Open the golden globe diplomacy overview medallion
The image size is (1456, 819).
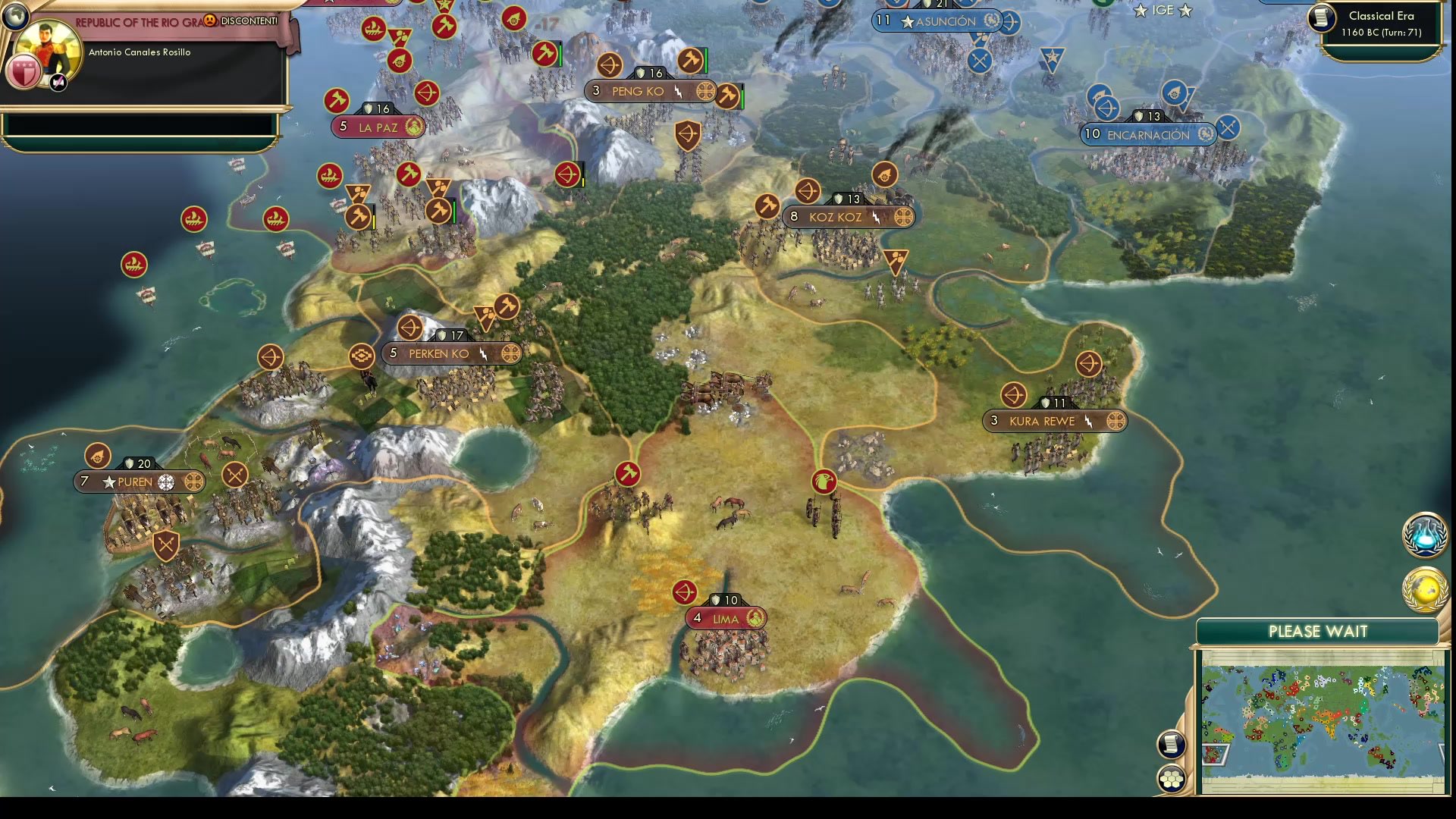[x=1424, y=588]
